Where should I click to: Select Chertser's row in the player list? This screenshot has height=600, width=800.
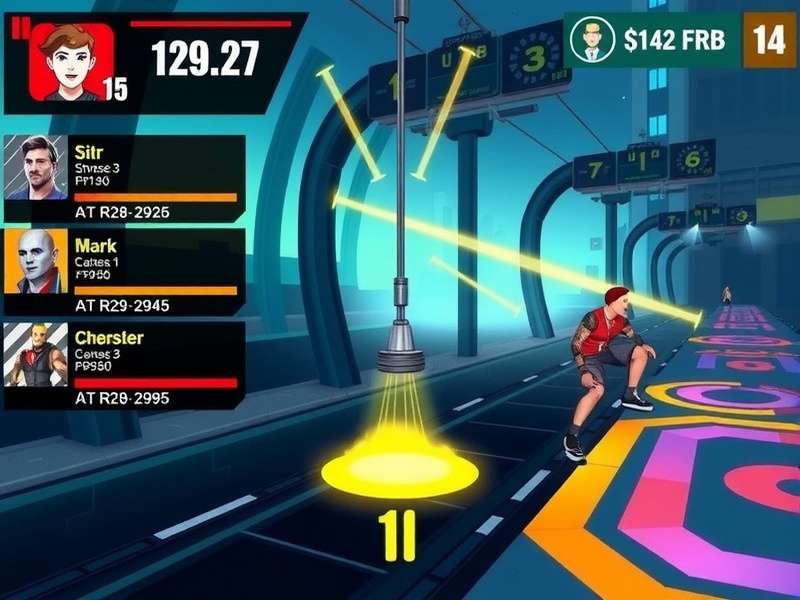point(125,365)
